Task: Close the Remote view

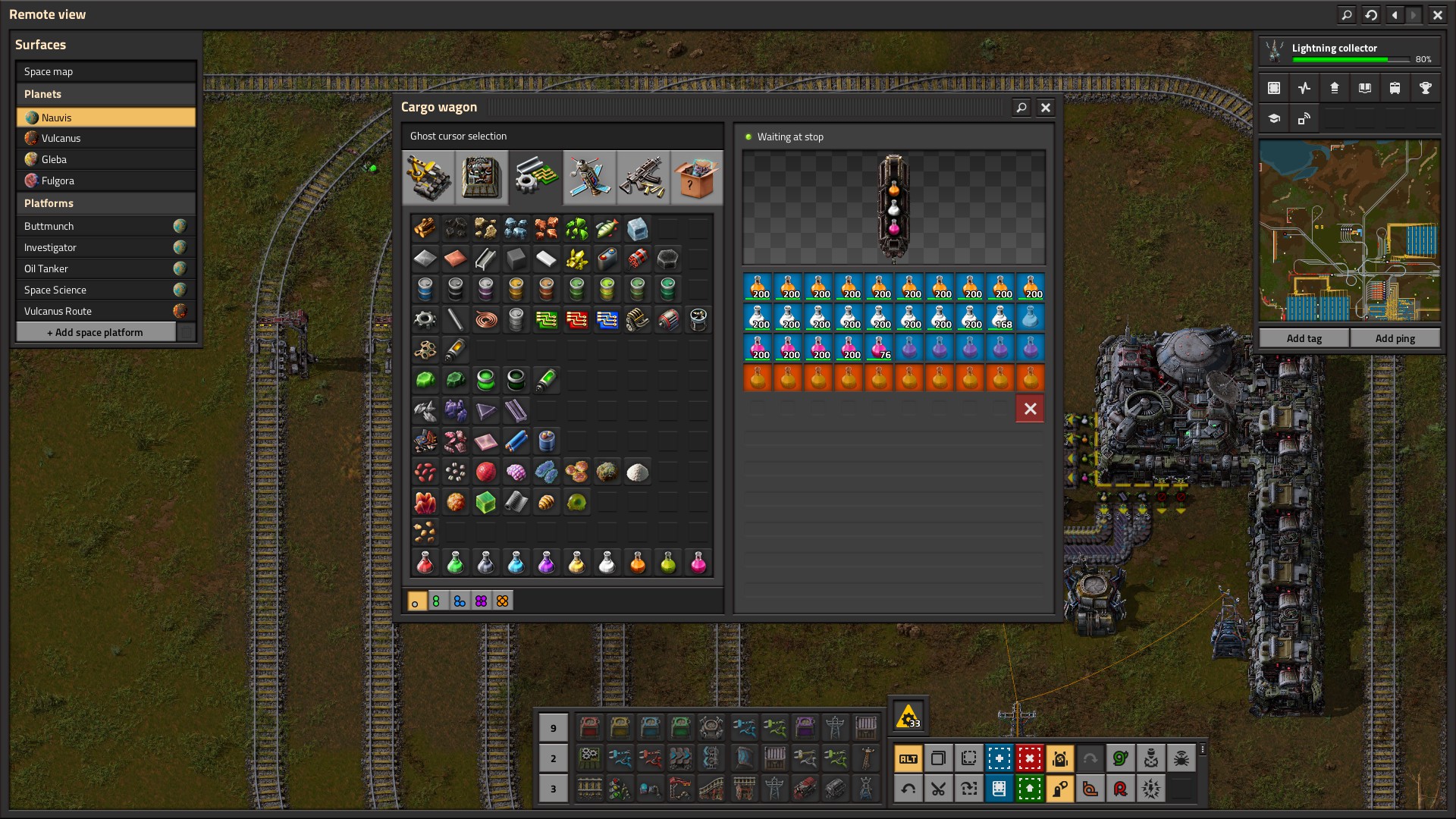Action: click(x=1437, y=14)
